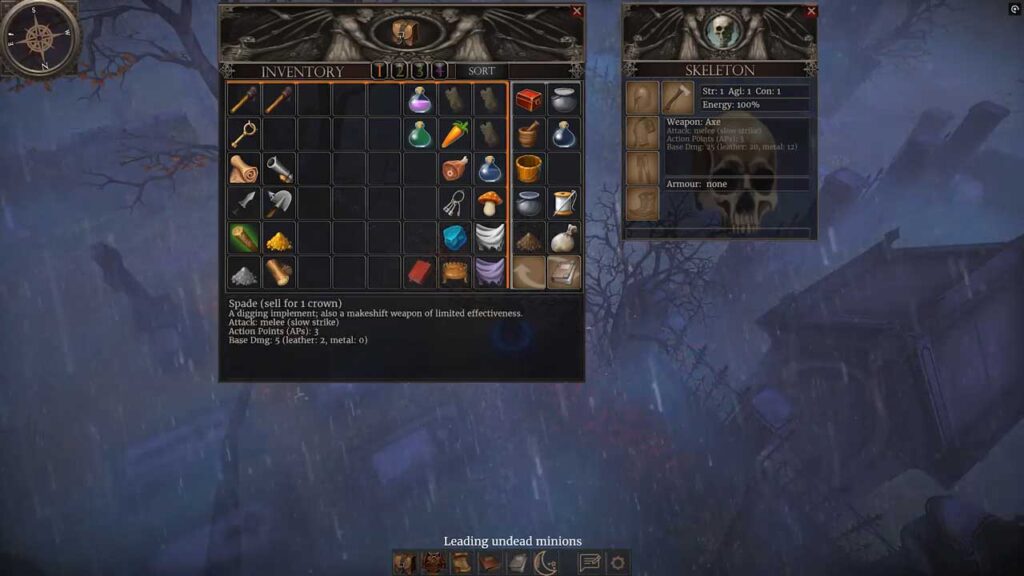Switch to inventory tab 2
Screen dimensions: 1024x576
tap(399, 71)
